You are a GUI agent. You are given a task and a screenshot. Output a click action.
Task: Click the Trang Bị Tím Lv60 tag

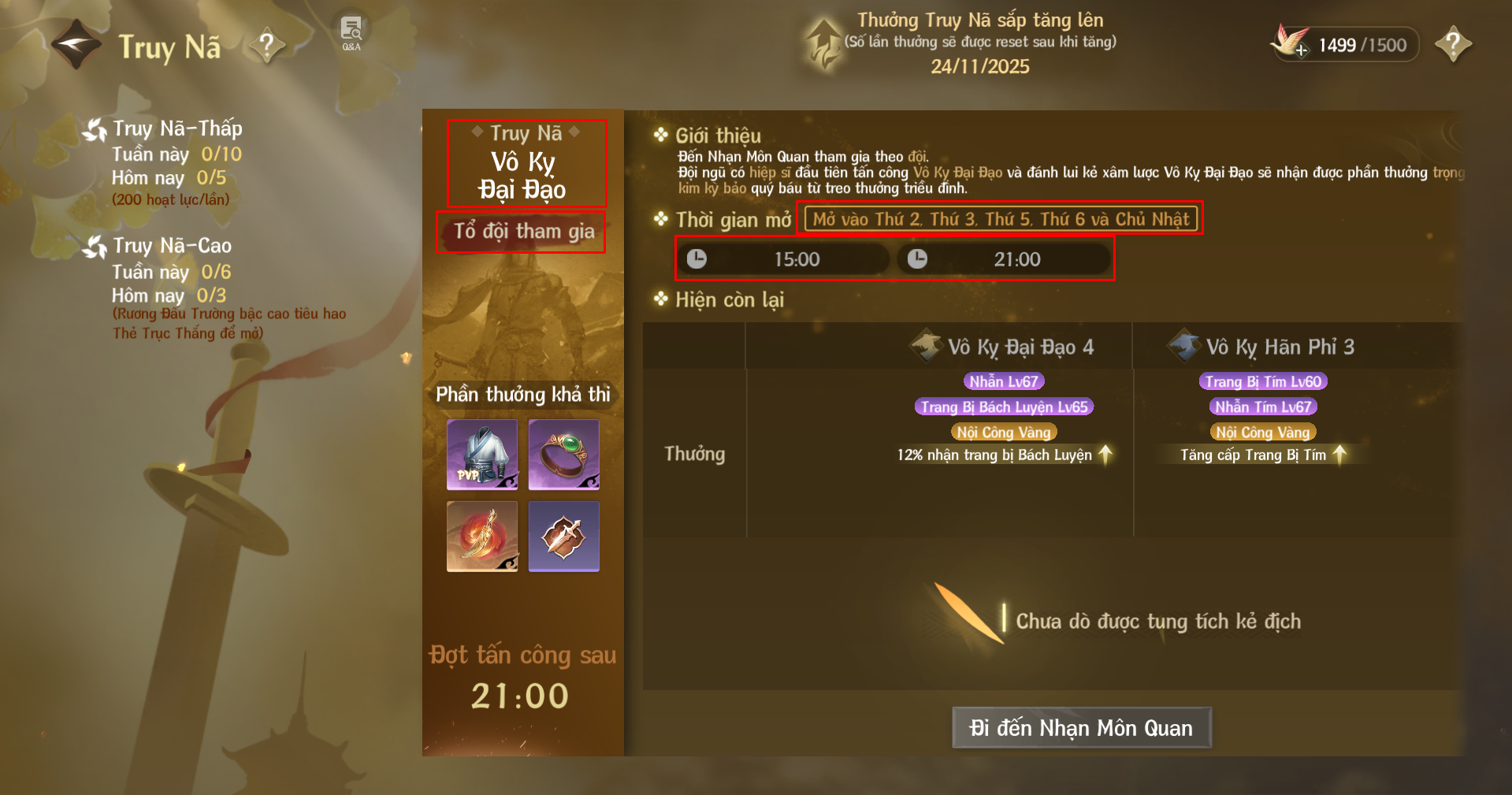1262,382
